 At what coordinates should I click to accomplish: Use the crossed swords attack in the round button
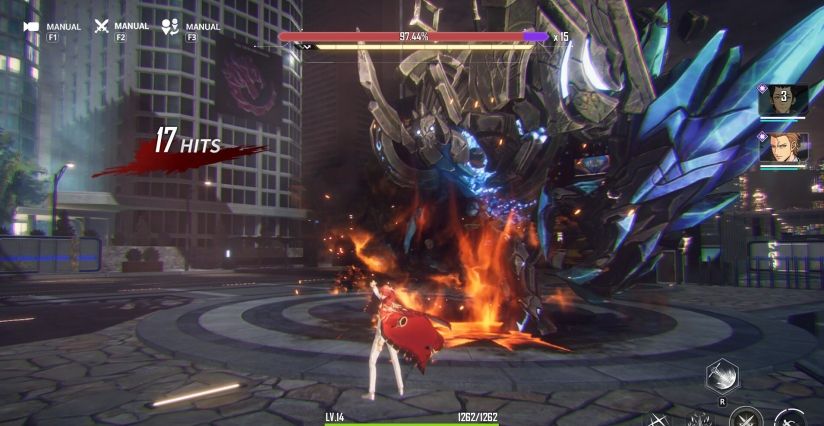click(745, 419)
